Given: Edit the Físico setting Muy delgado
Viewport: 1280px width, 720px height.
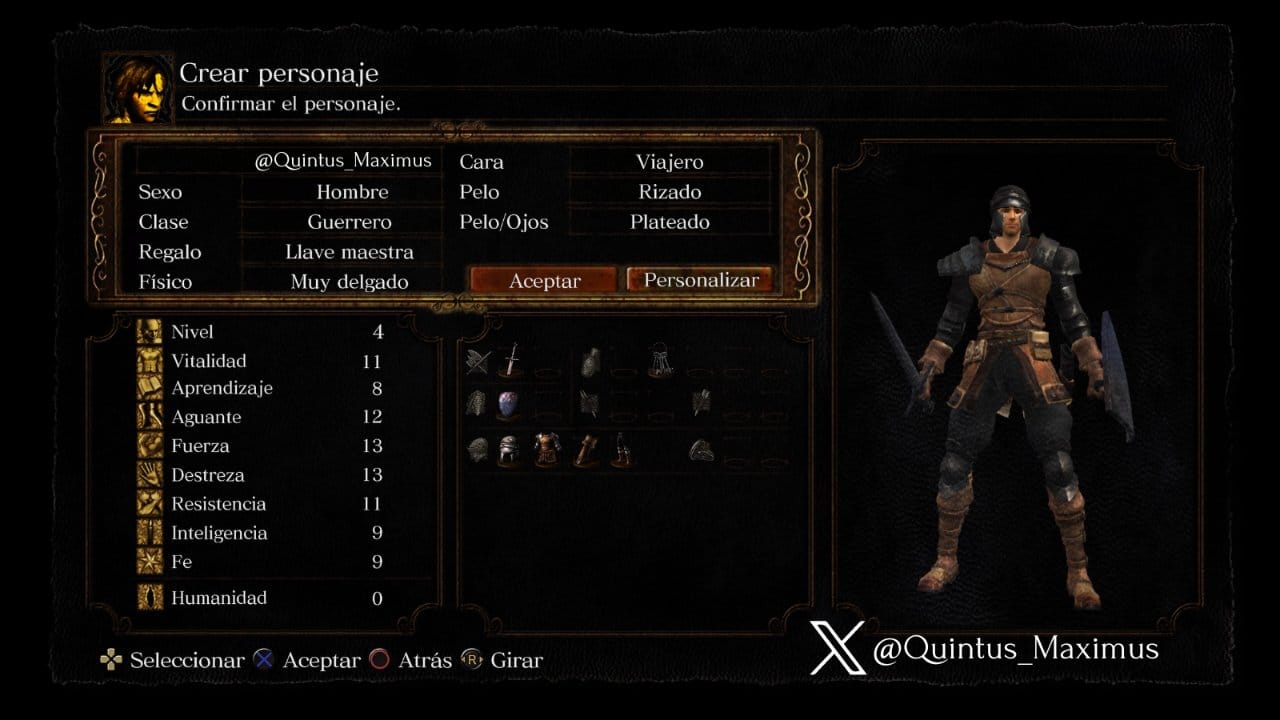Looking at the screenshot, I should point(349,282).
